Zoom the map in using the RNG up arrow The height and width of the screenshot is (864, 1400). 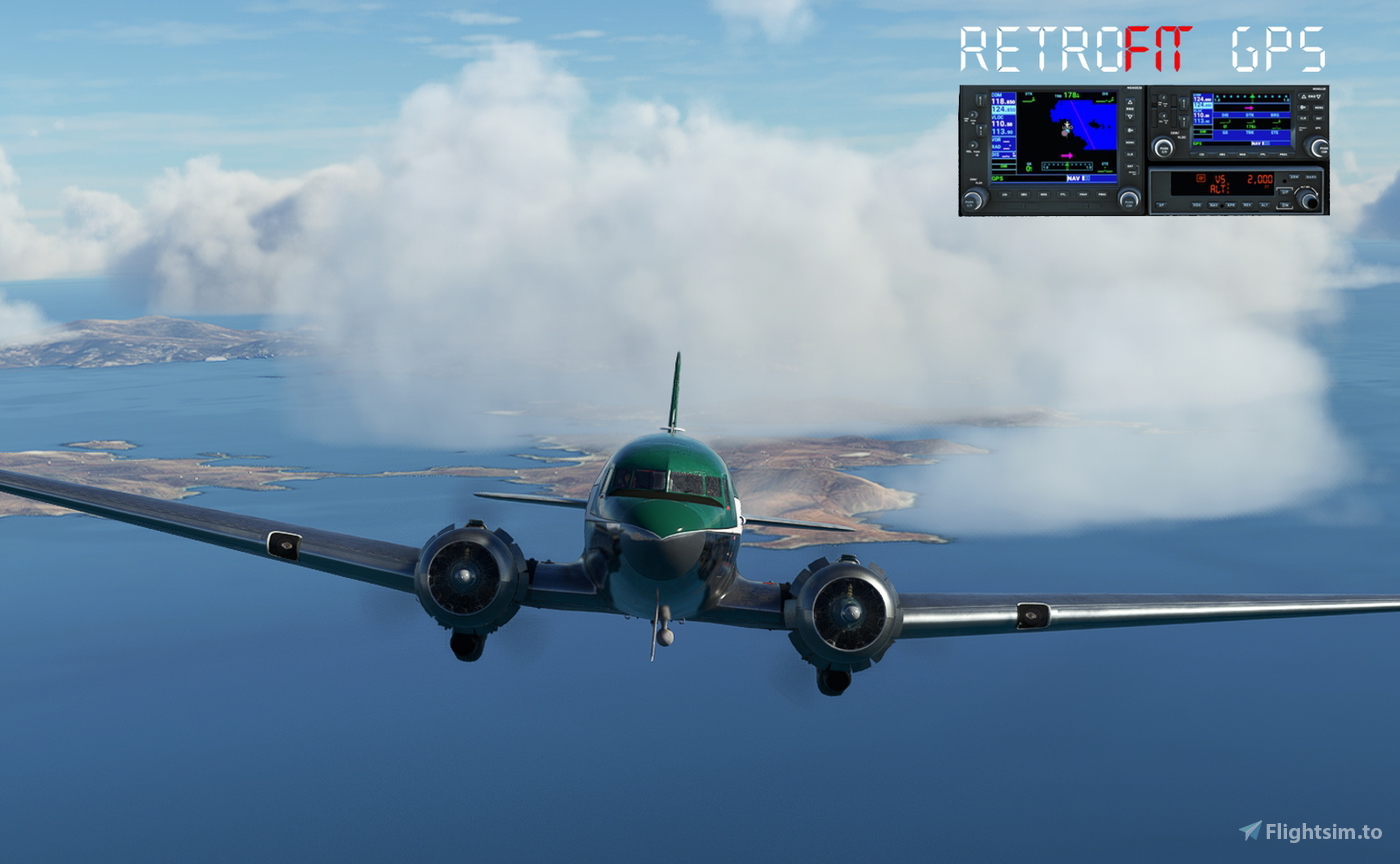pos(1130,102)
